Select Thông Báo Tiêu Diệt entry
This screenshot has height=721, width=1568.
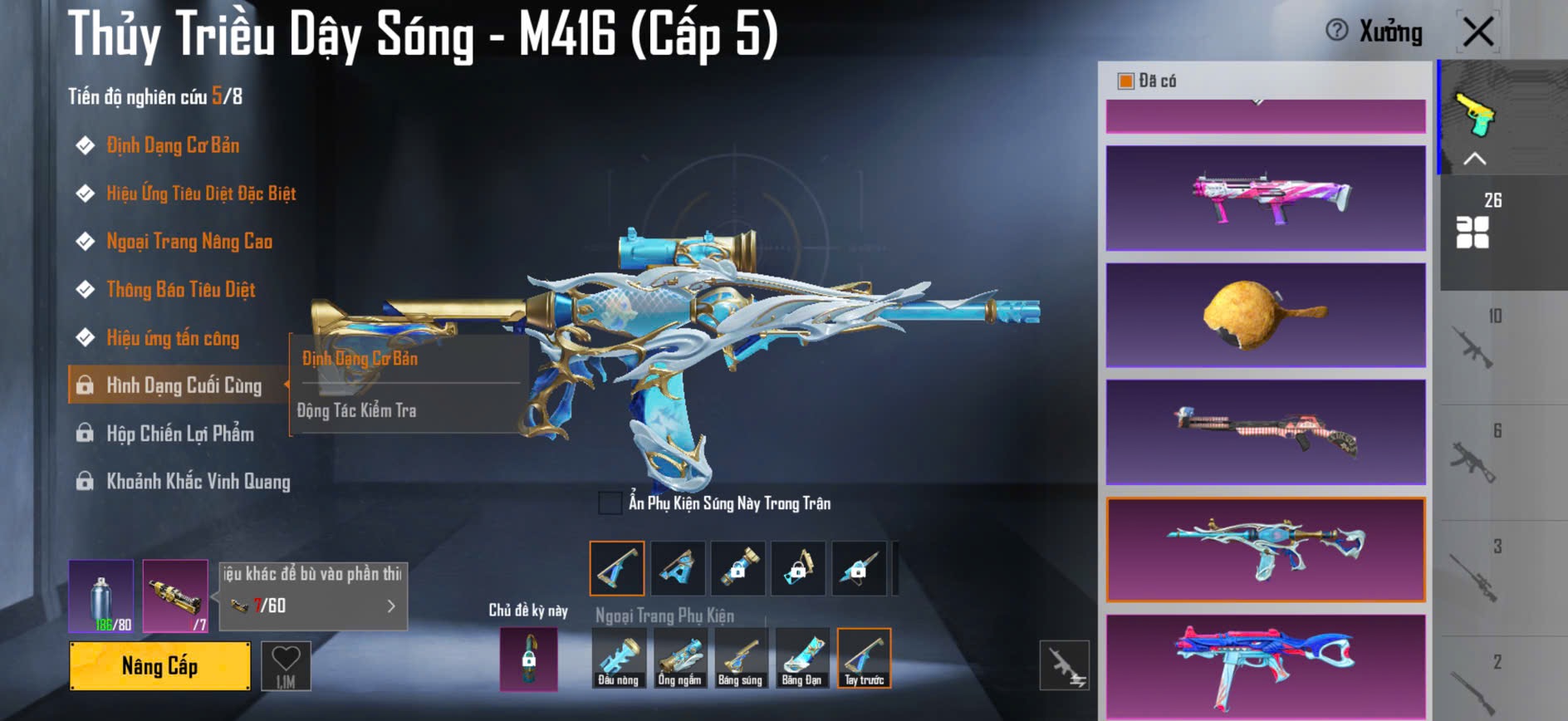(180, 290)
